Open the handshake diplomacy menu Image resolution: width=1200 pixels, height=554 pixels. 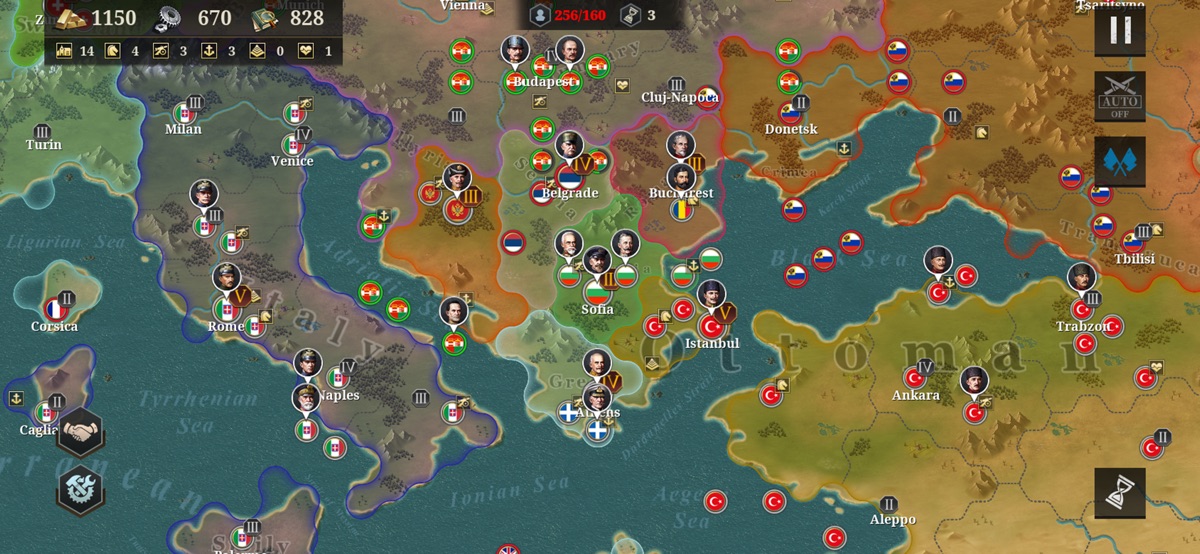(81, 432)
